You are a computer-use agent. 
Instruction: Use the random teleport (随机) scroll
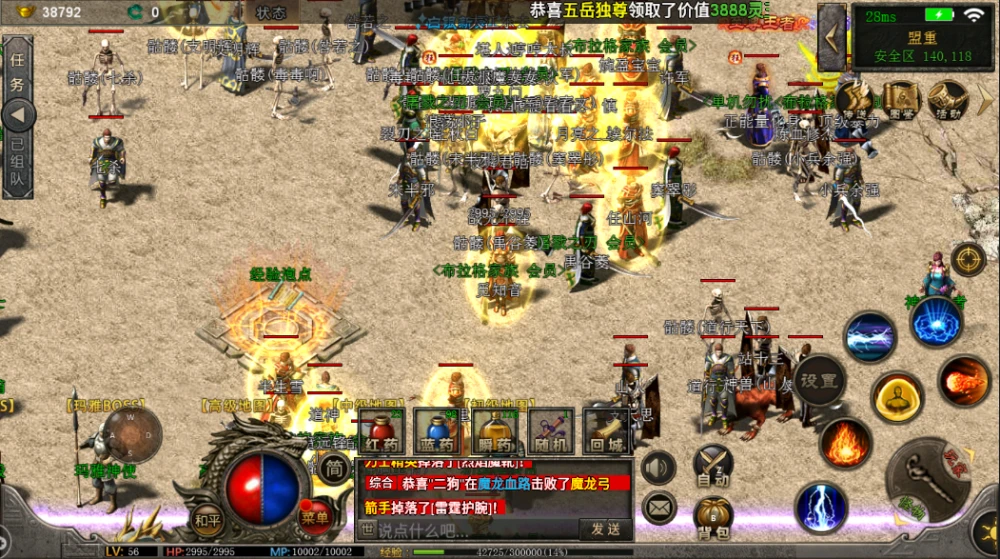[551, 431]
